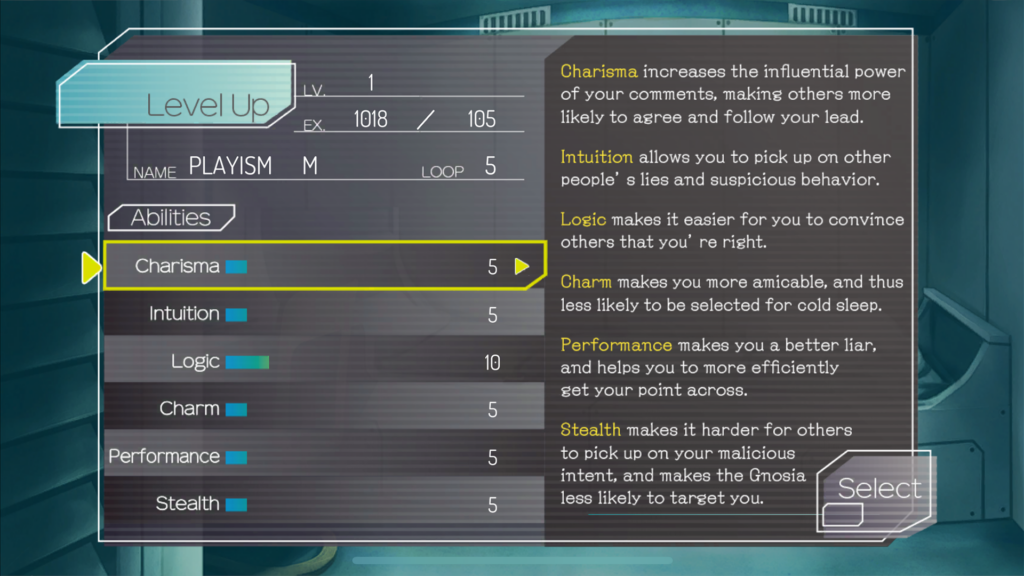Confirm with the Select button
Screen dimensions: 1024x576
tap(878, 489)
